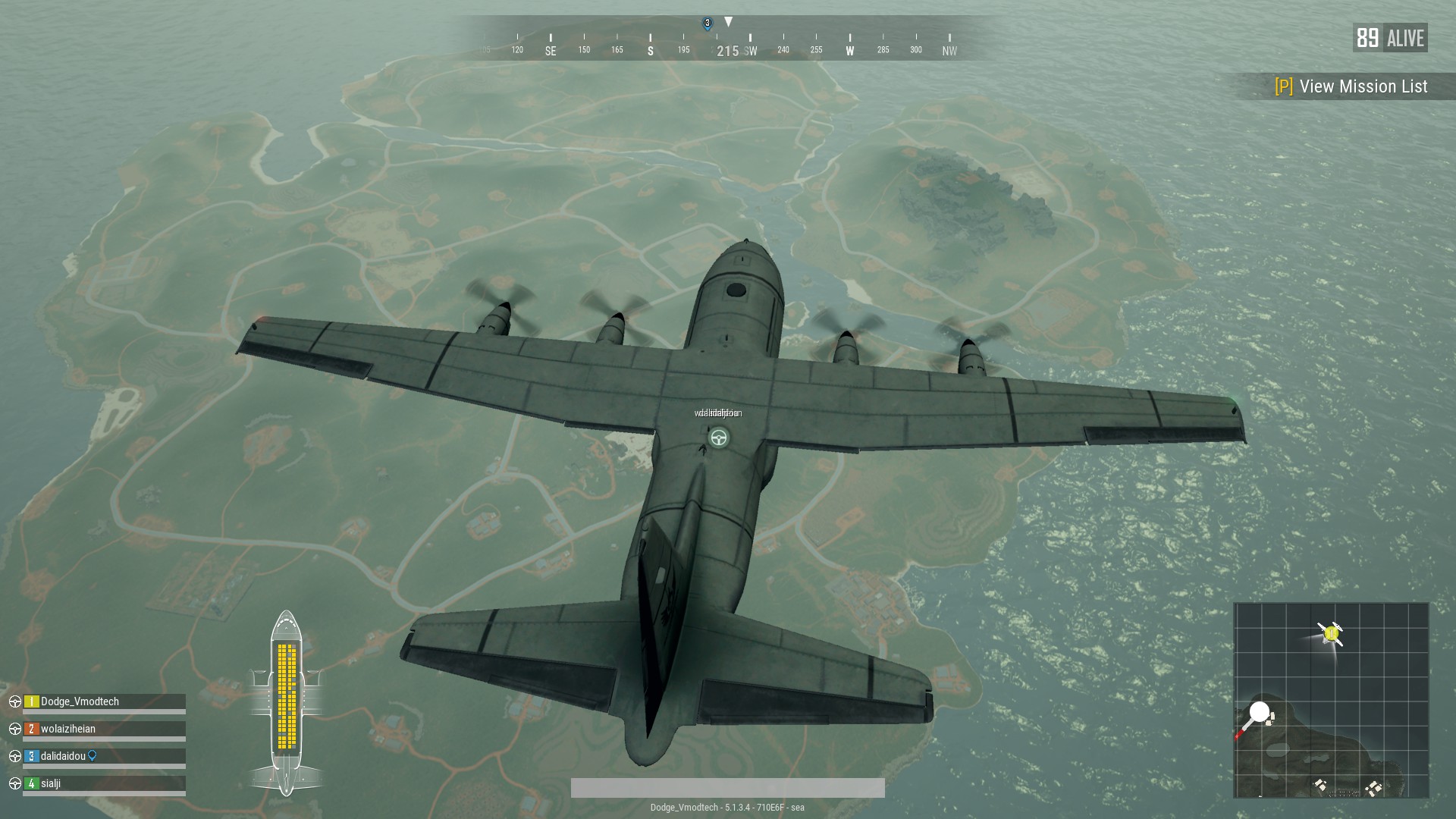Open the View Mission List panel
1456x819 pixels.
click(1351, 86)
